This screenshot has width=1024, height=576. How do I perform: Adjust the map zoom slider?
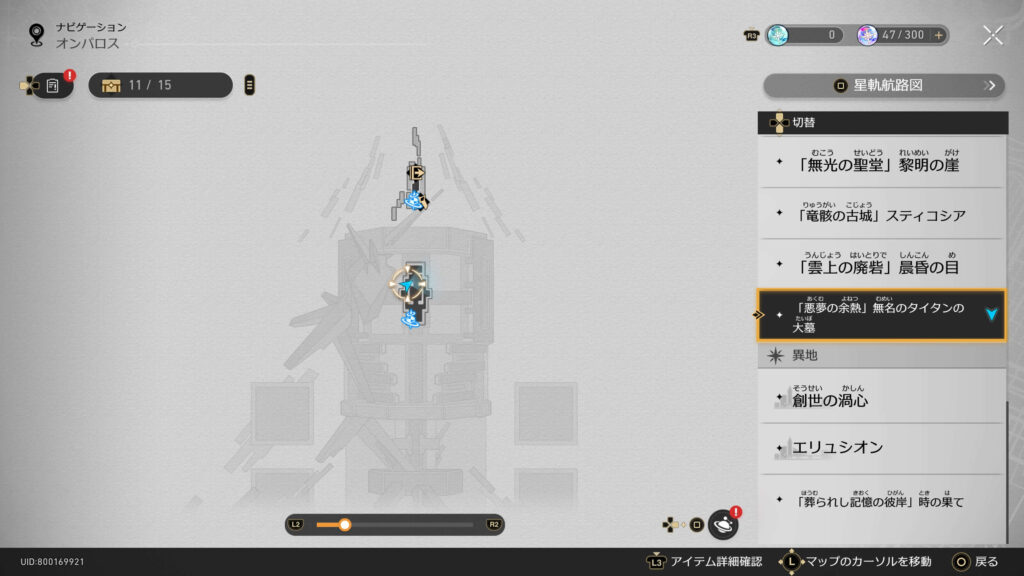[x=345, y=524]
